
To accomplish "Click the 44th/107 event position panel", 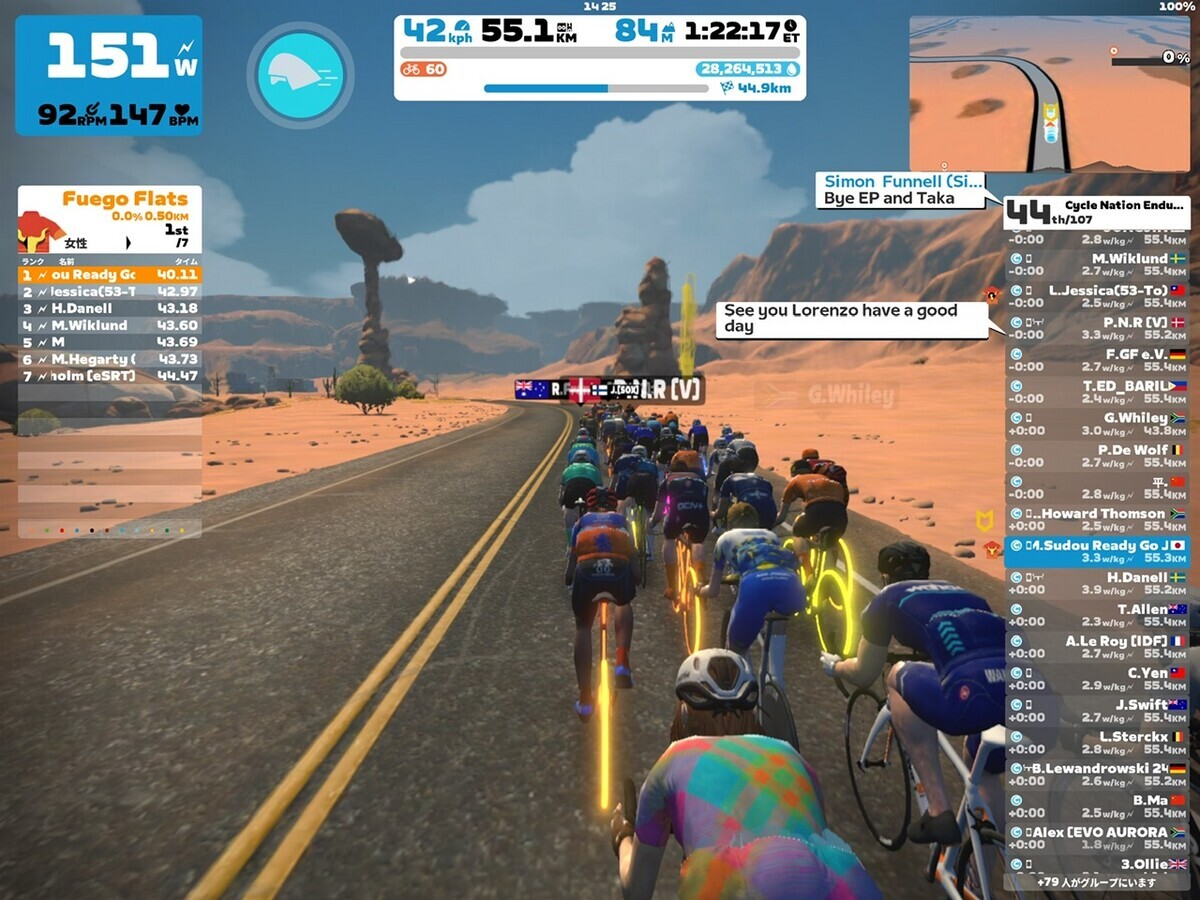I will [x=1097, y=212].
